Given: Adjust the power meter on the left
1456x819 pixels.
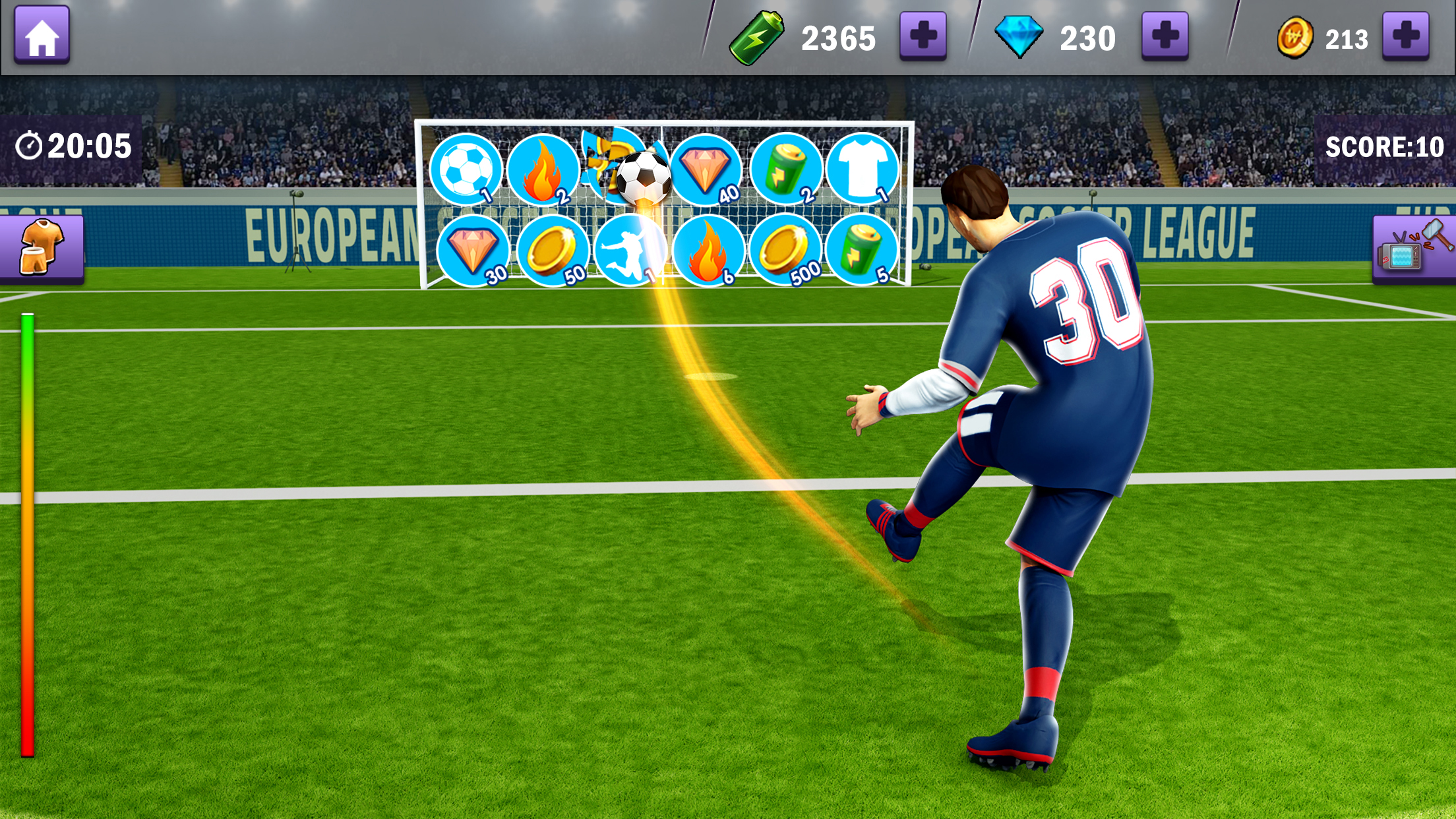Looking at the screenshot, I should point(28,528).
